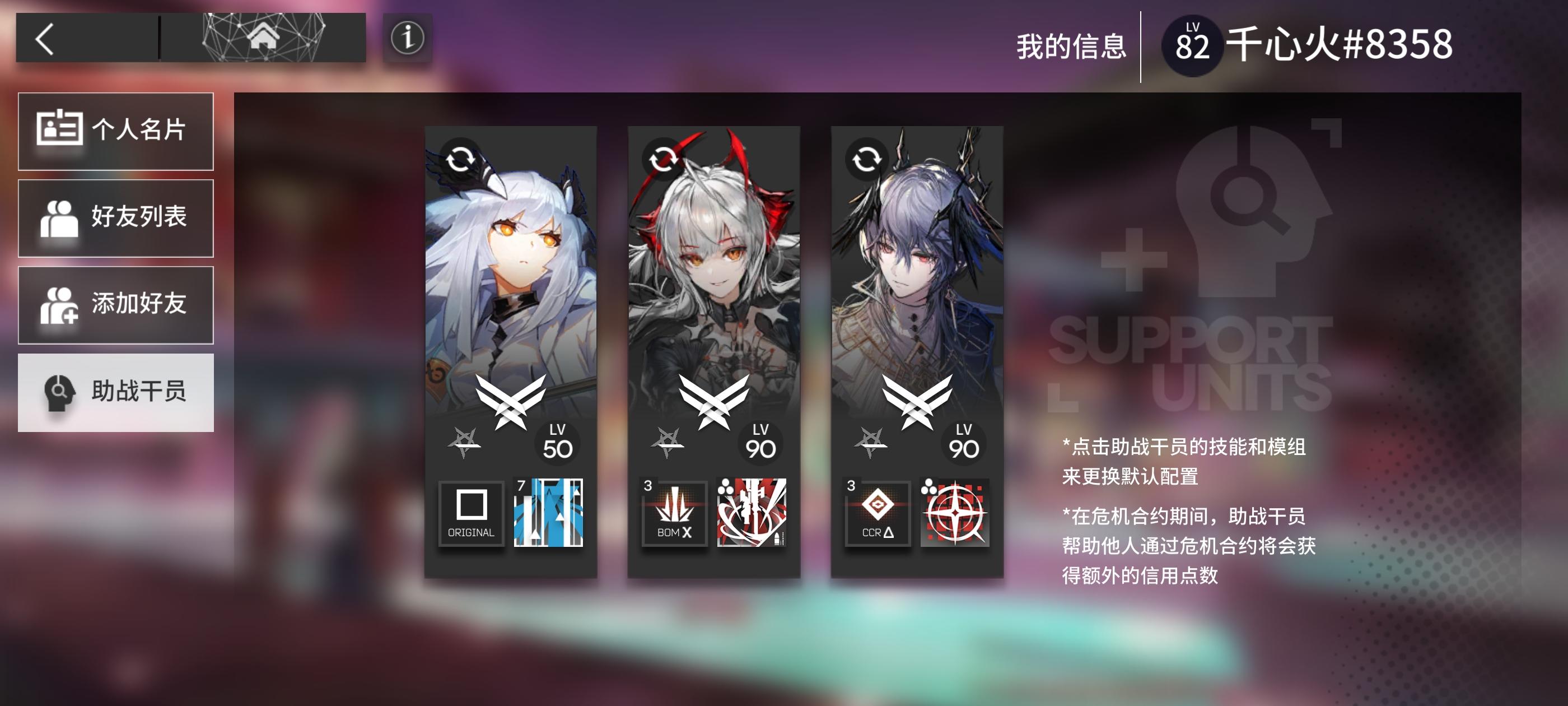Open the info panel via the circled i icon
Image resolution: width=1568 pixels, height=706 pixels.
click(406, 38)
